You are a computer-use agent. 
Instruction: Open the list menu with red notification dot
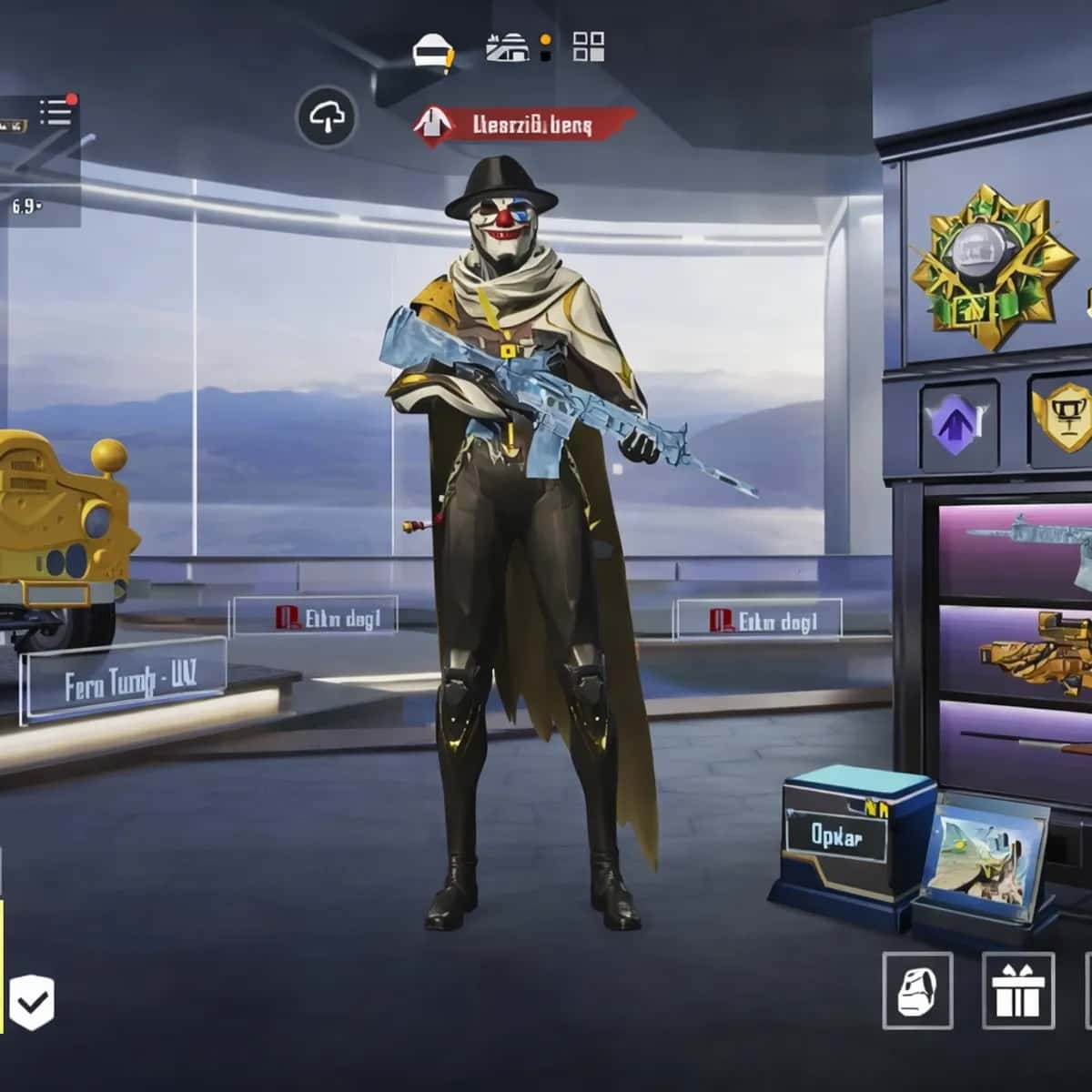point(56,112)
